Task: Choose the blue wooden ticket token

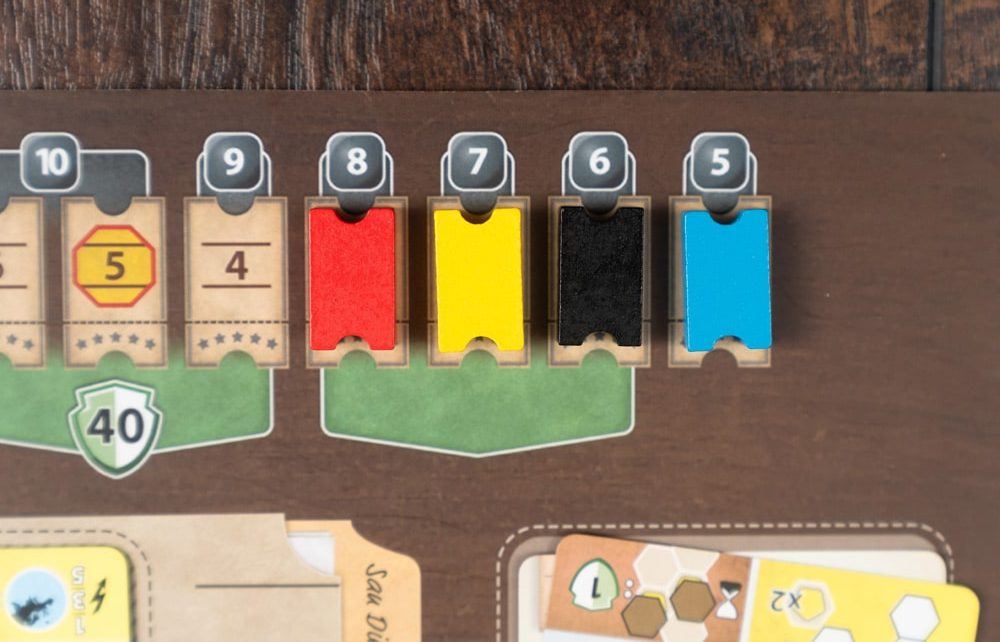Action: (x=726, y=279)
